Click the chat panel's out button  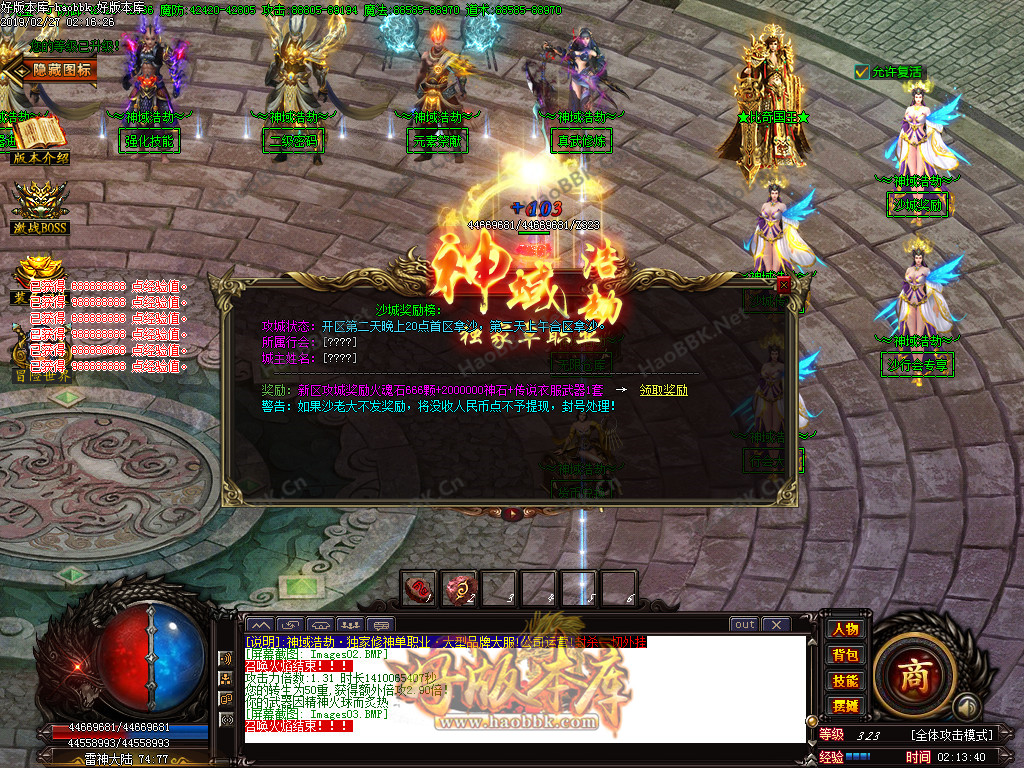tap(744, 625)
